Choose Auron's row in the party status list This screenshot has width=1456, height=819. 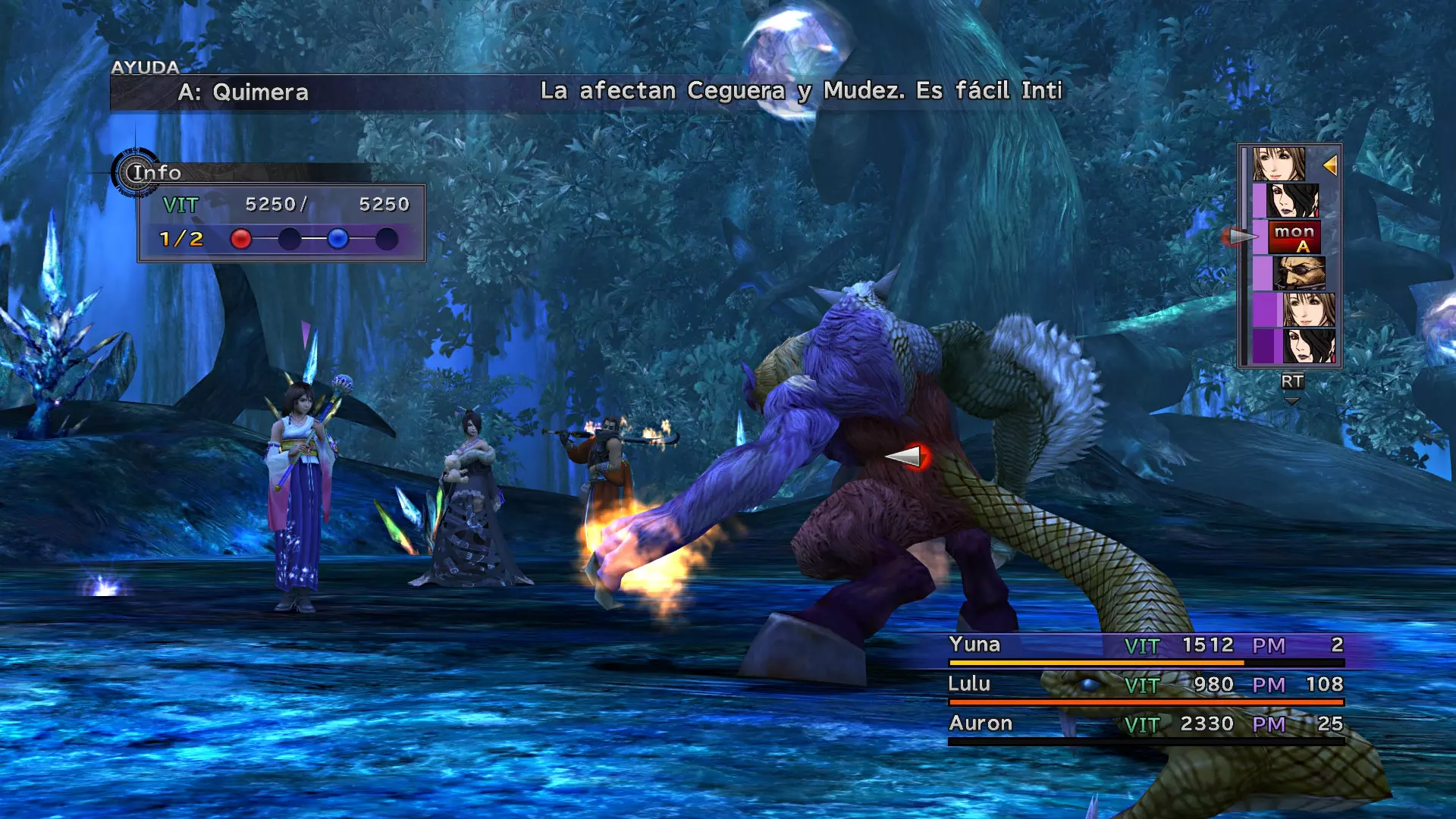[x=1145, y=725]
